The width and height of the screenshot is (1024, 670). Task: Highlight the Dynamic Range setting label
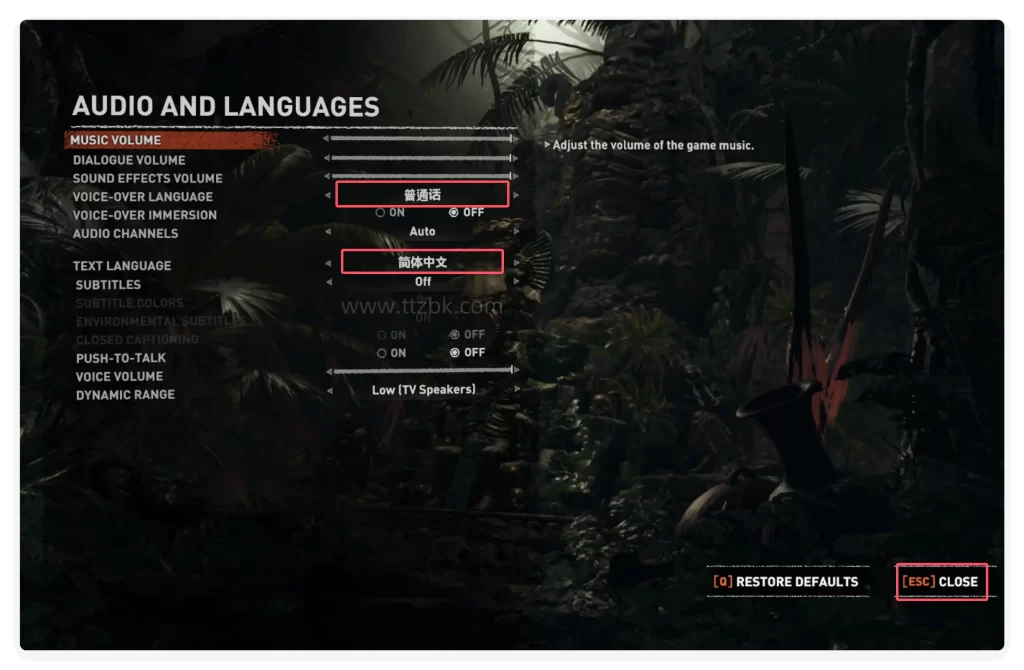pyautogui.click(x=125, y=395)
